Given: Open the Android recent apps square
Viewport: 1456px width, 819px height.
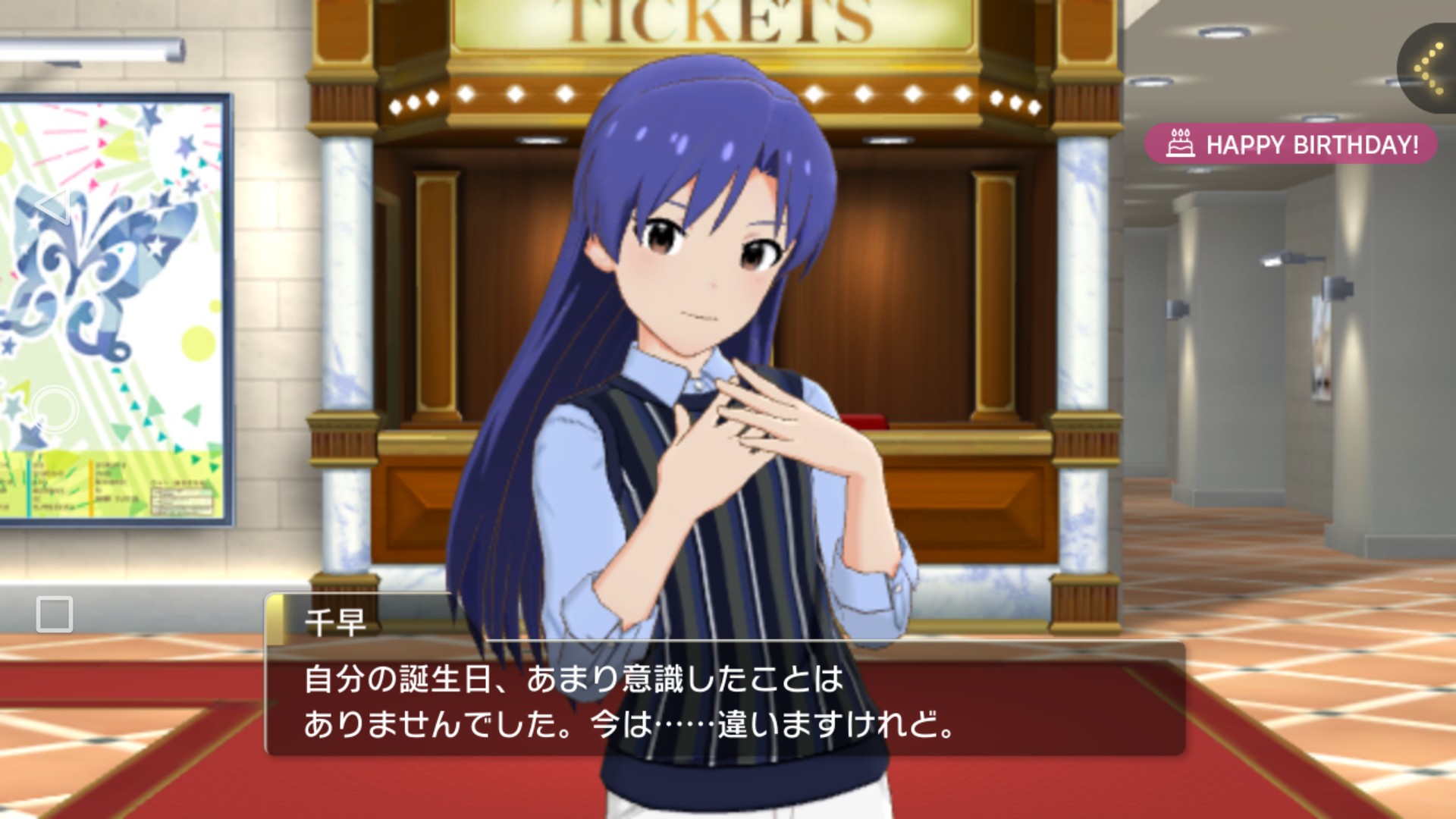Looking at the screenshot, I should 55,613.
